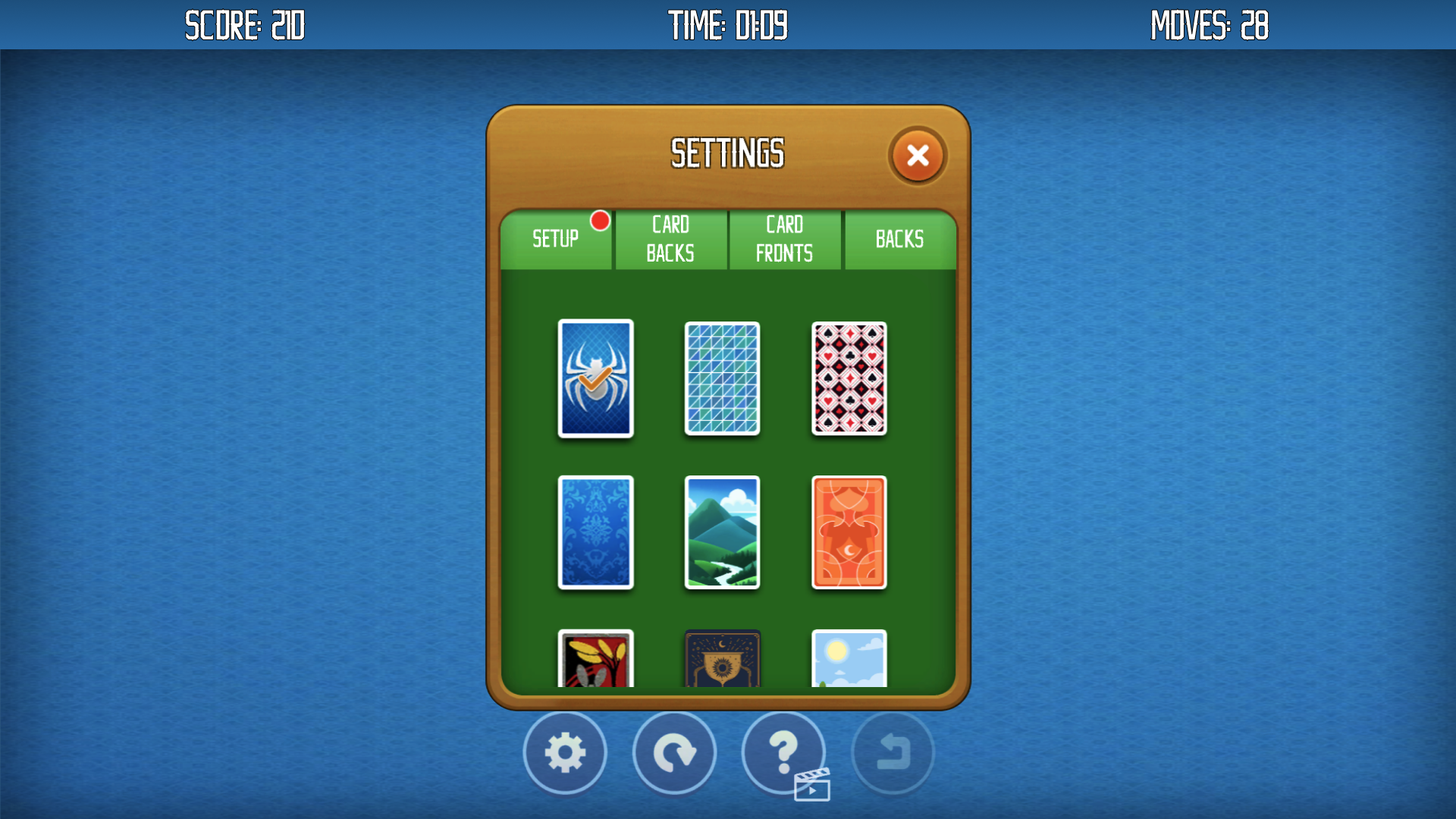1456x819 pixels.
Task: Select the spider-themed card back
Action: [x=595, y=379]
